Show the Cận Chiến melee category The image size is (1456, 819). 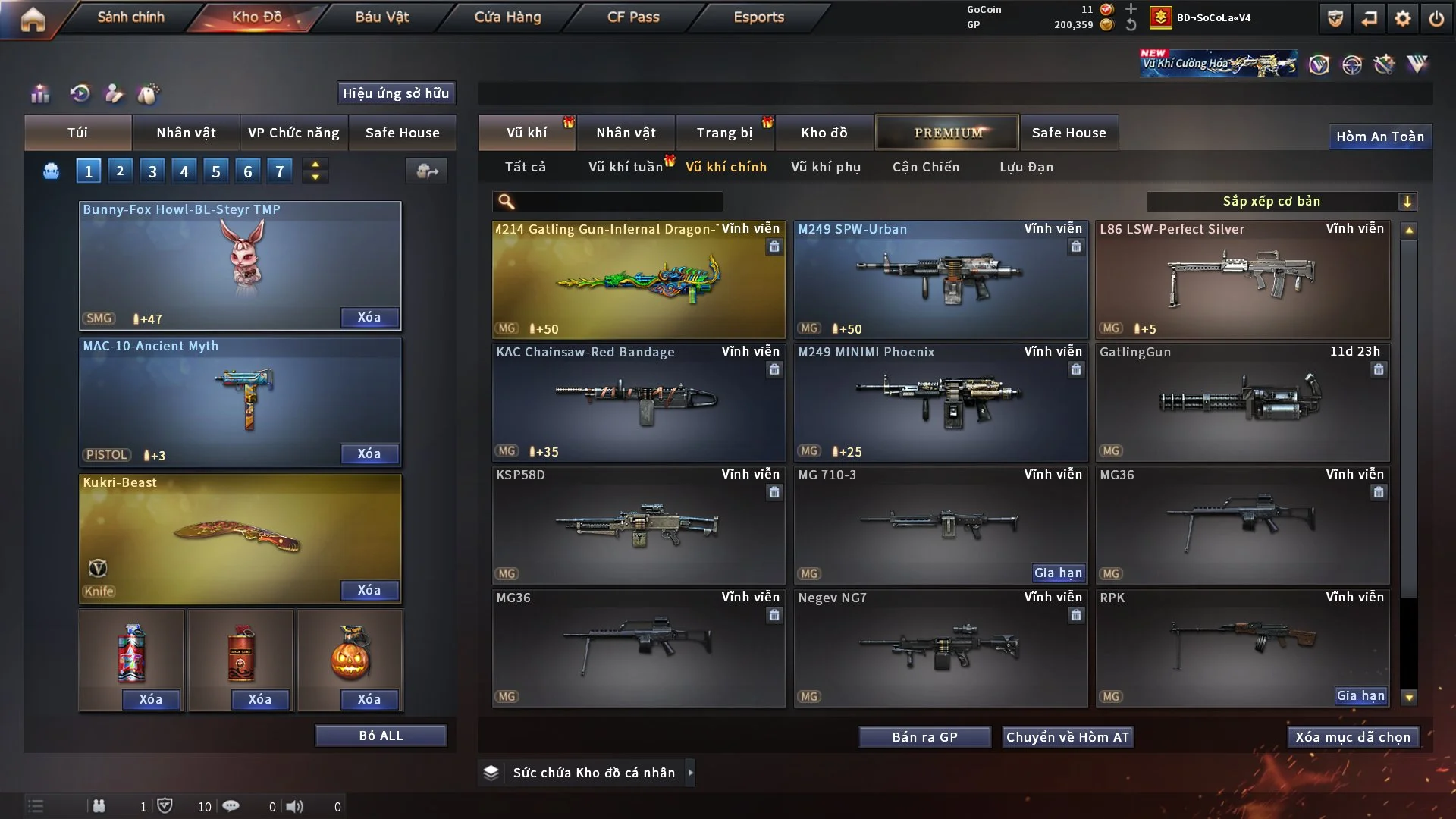tap(926, 167)
